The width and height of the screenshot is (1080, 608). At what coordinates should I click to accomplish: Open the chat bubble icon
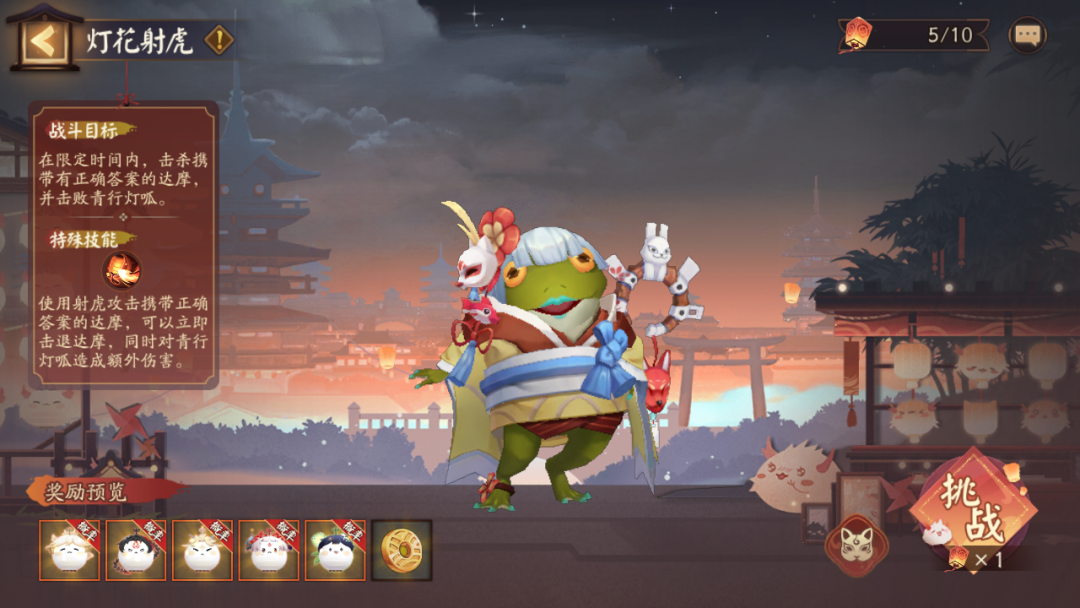tap(1027, 36)
